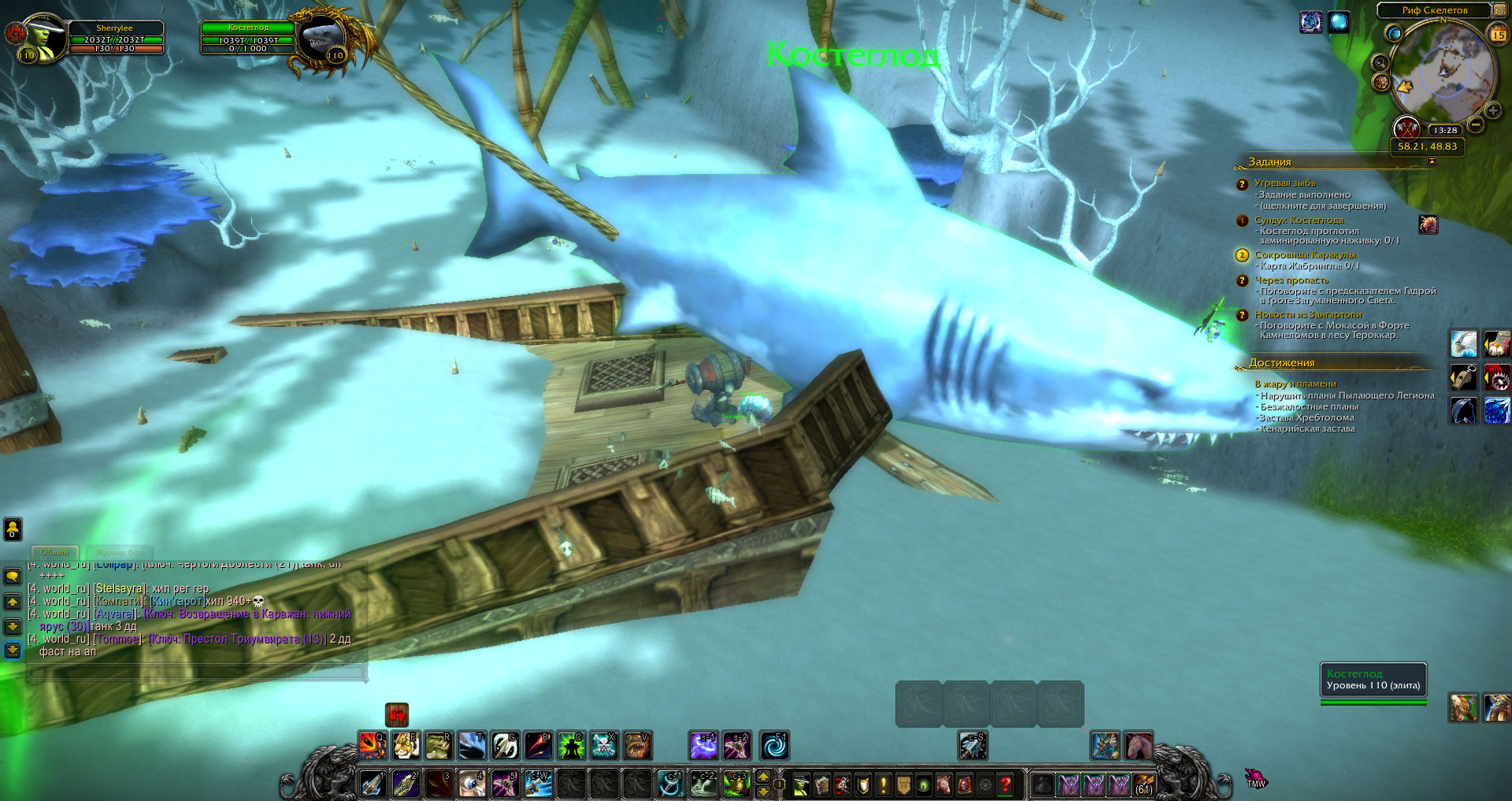The image size is (1512, 801).
Task: Use the quest item beside "Сундук Костеглода"
Action: (1428, 224)
